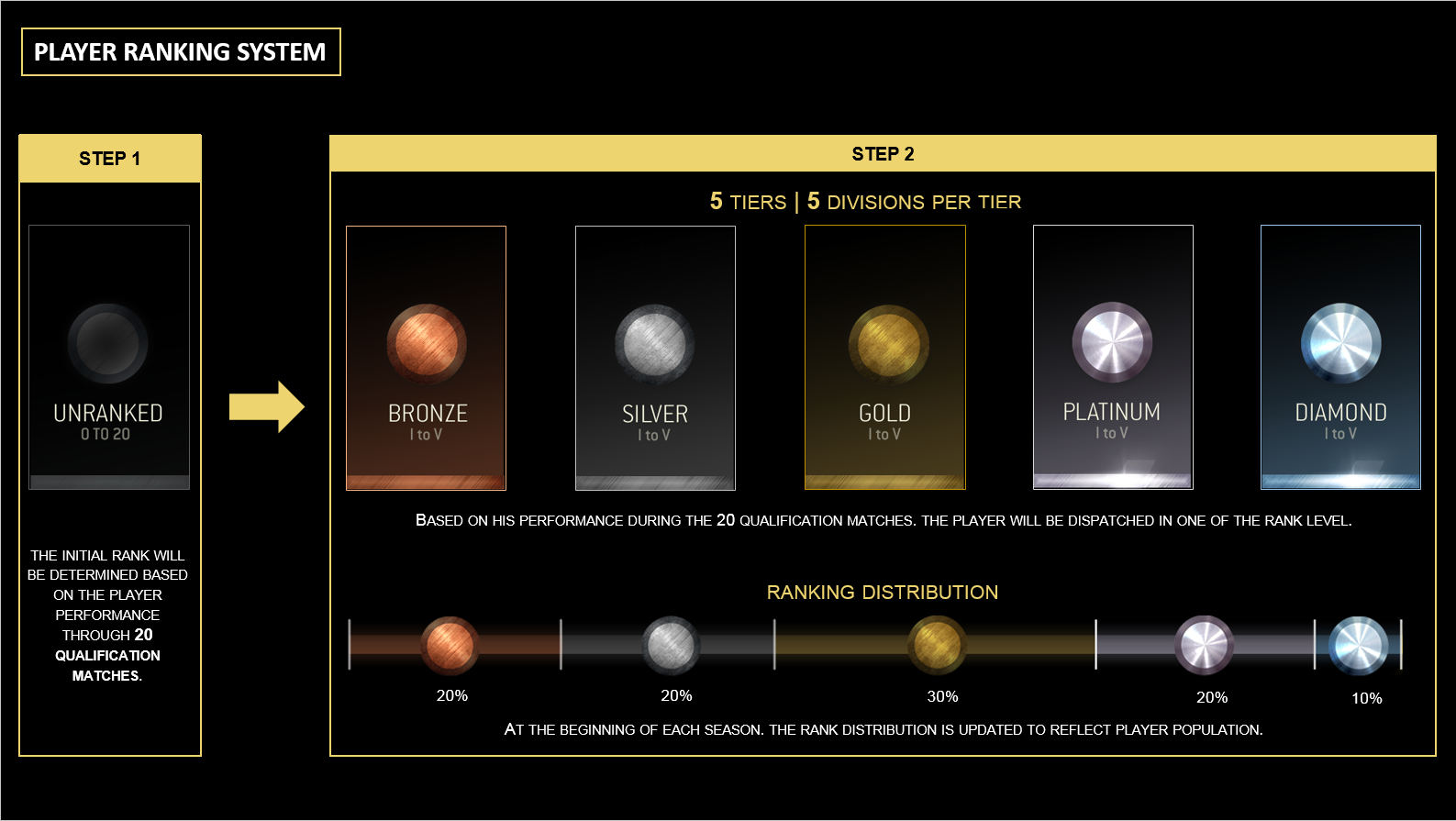Click the silver medal on the distribution bar

[671, 645]
